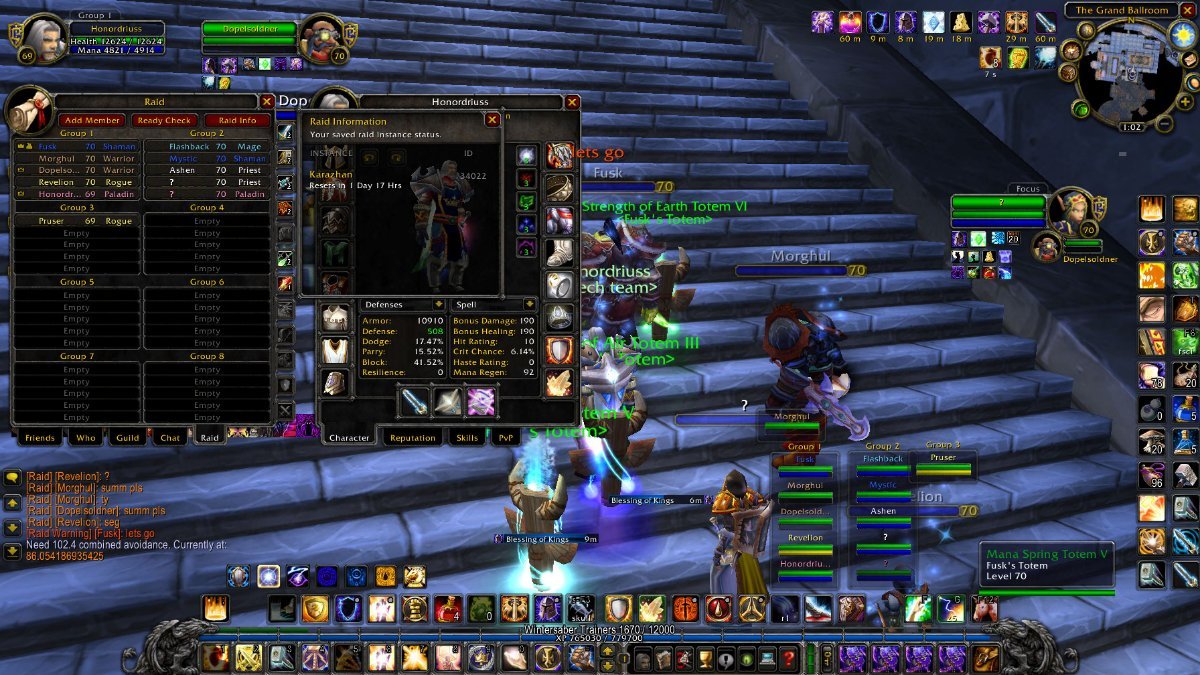Show the Who tab
1200x675 pixels.
pos(86,437)
